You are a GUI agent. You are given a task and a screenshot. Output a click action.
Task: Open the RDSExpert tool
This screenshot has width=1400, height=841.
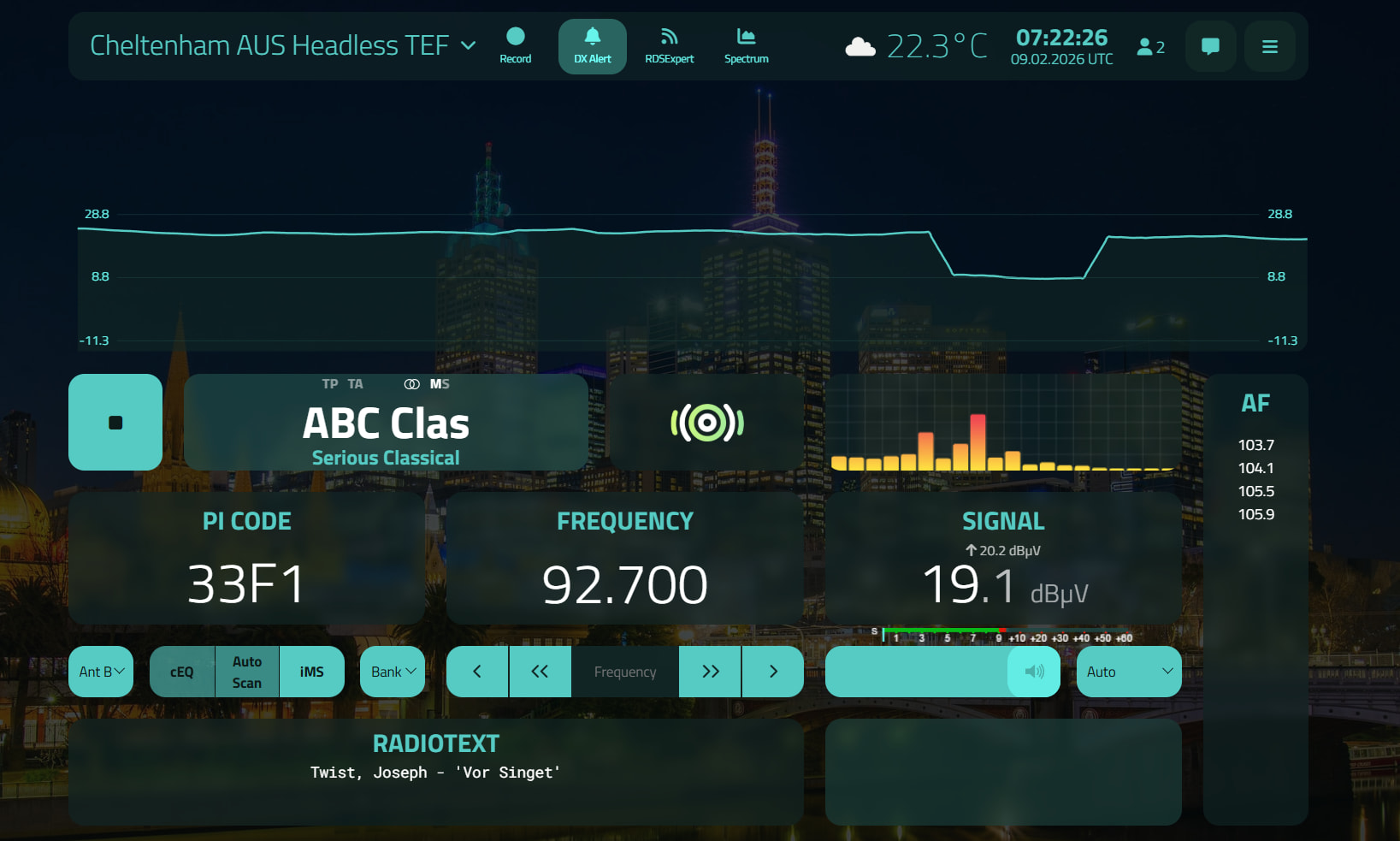point(669,45)
